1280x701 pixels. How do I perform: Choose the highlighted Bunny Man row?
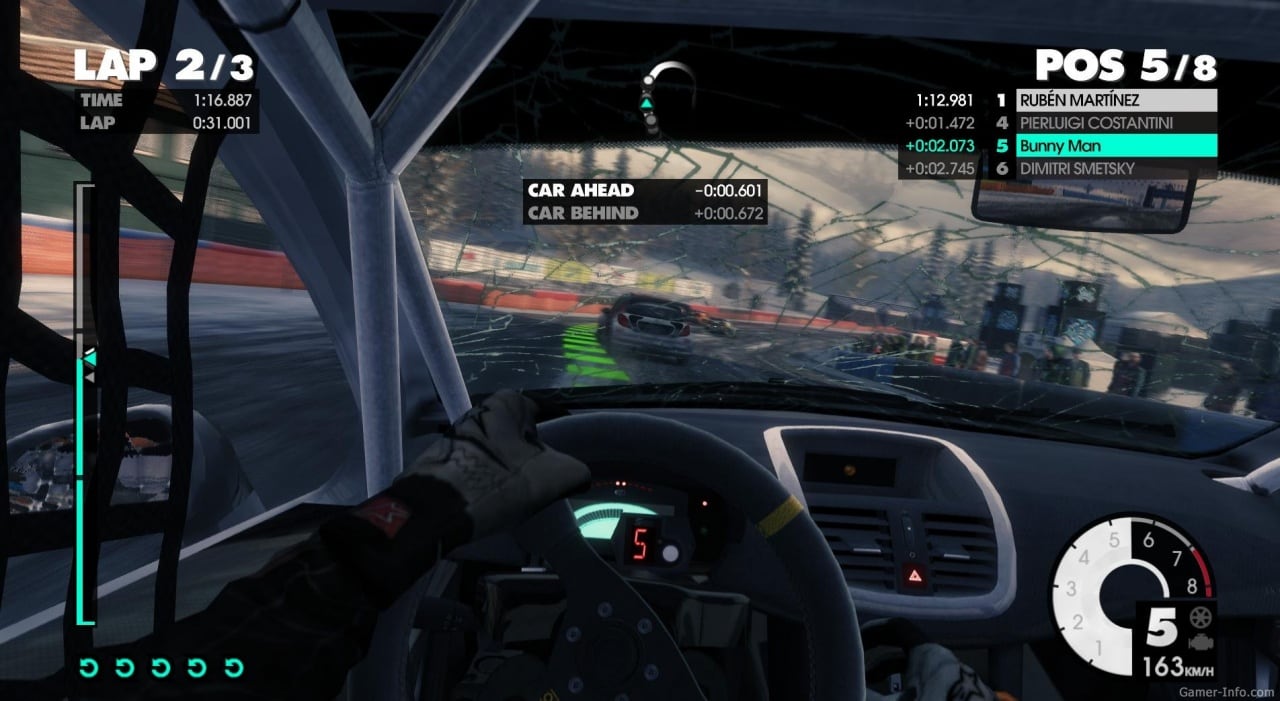click(1116, 146)
